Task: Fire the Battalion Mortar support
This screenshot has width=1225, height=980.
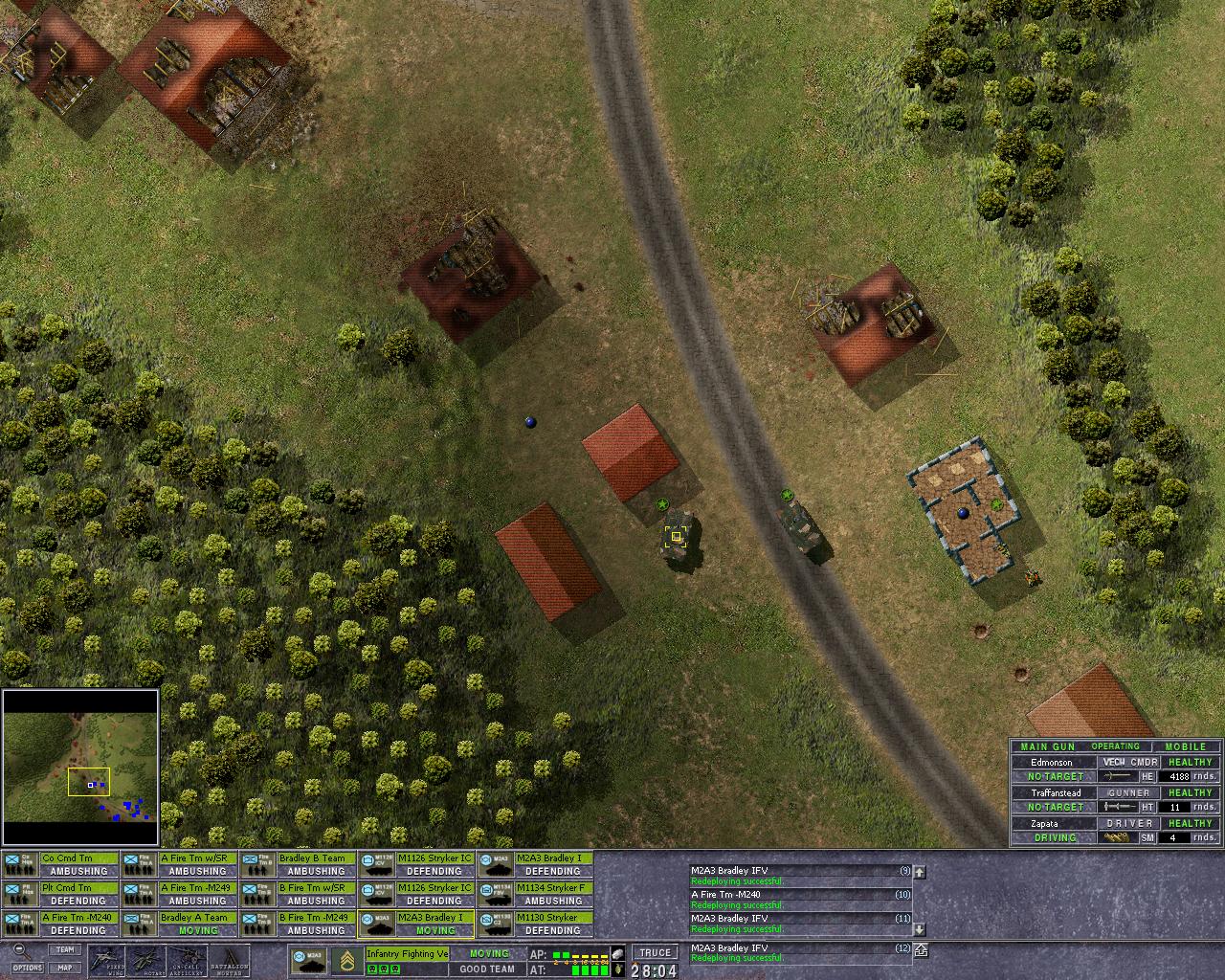Action: (x=229, y=961)
